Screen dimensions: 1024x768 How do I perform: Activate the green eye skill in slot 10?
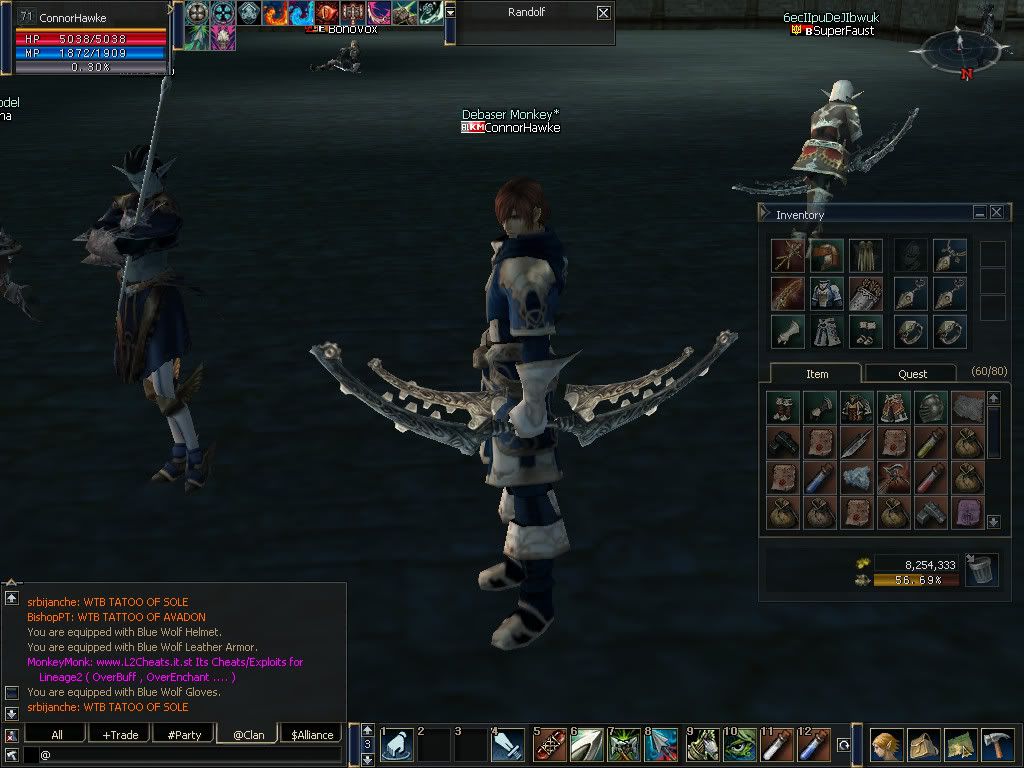coord(741,746)
